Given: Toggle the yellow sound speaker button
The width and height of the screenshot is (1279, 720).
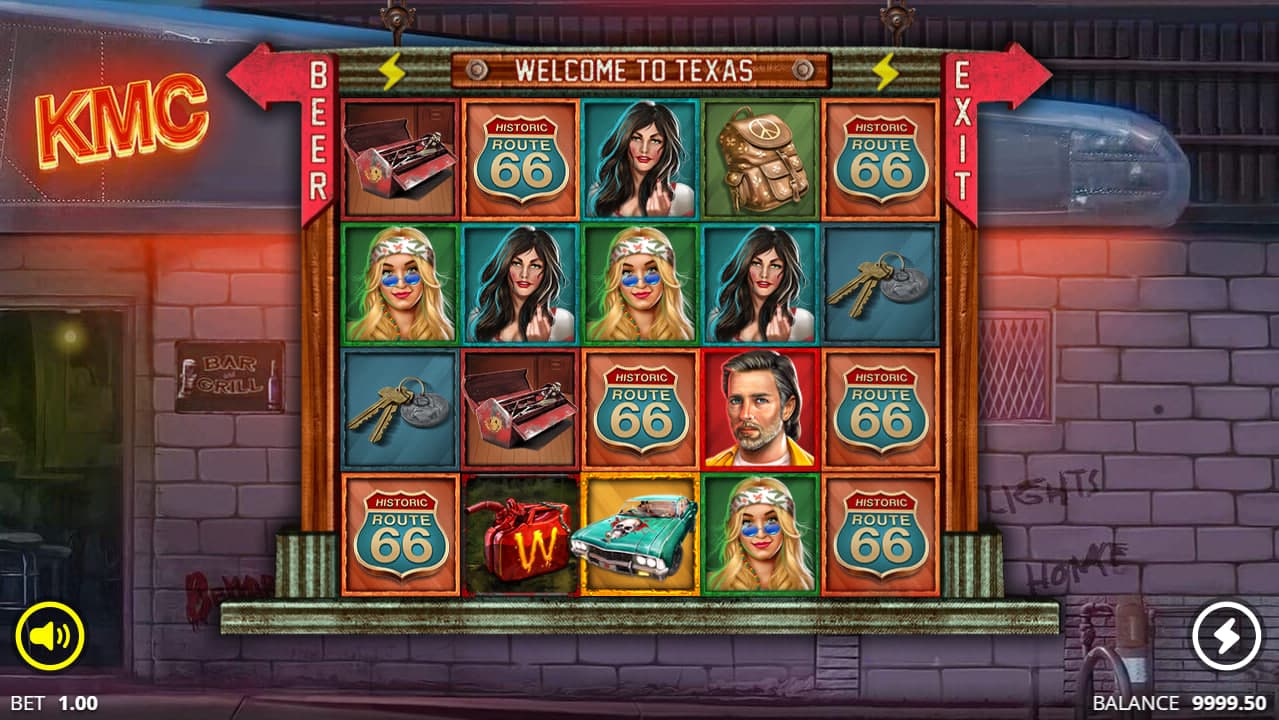Looking at the screenshot, I should point(50,636).
